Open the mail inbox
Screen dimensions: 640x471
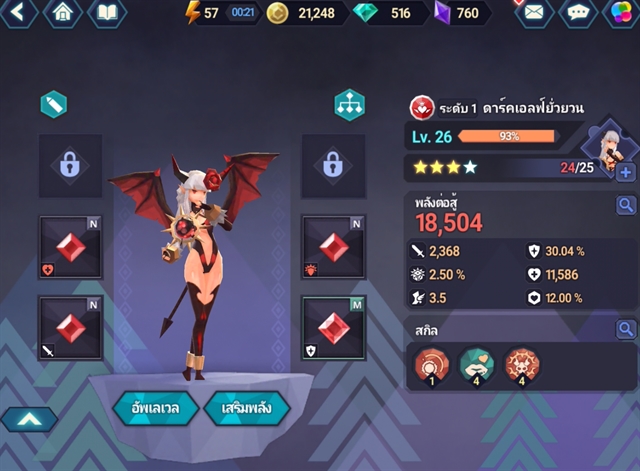(x=534, y=13)
